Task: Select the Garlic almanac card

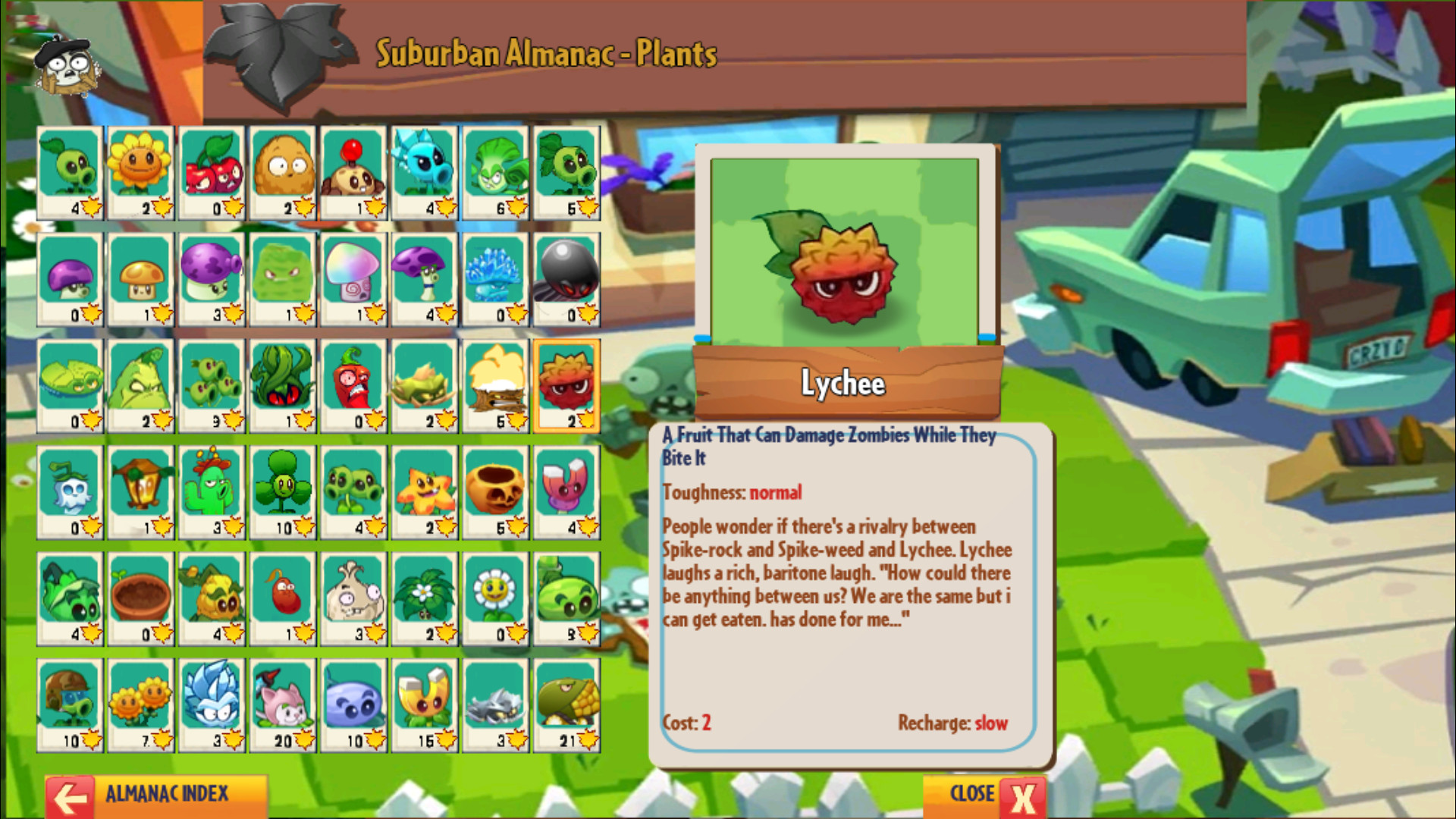Action: coord(353,599)
